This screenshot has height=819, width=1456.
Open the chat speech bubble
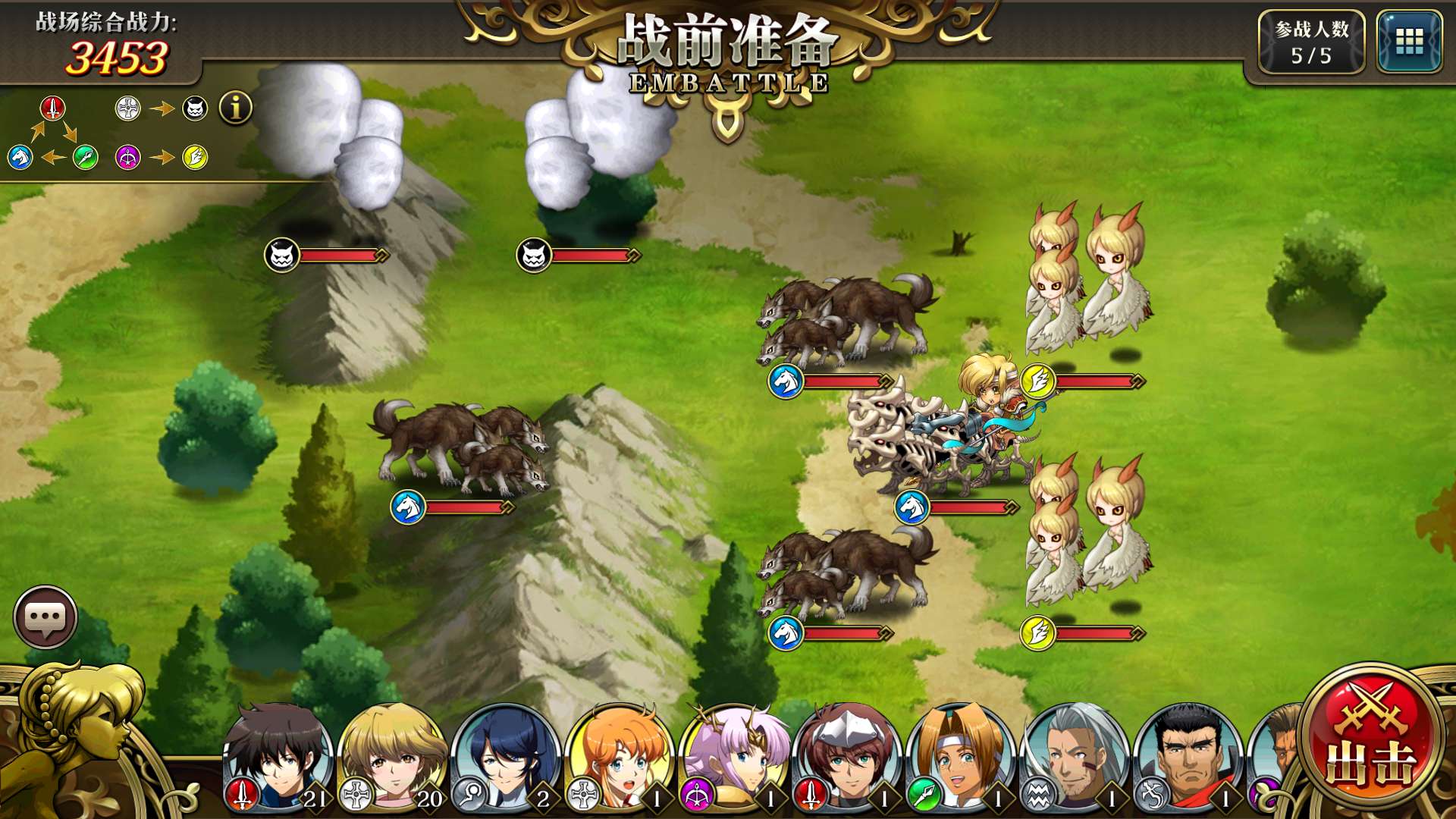[x=45, y=617]
